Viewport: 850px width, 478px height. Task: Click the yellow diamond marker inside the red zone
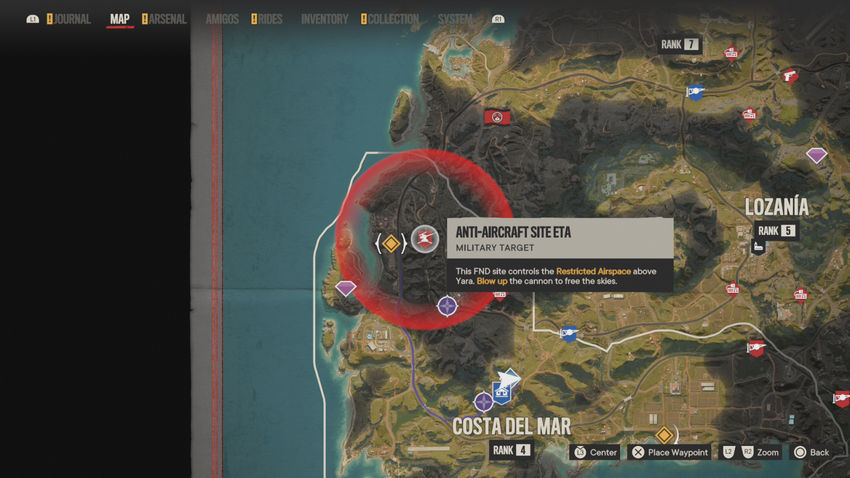[x=391, y=243]
